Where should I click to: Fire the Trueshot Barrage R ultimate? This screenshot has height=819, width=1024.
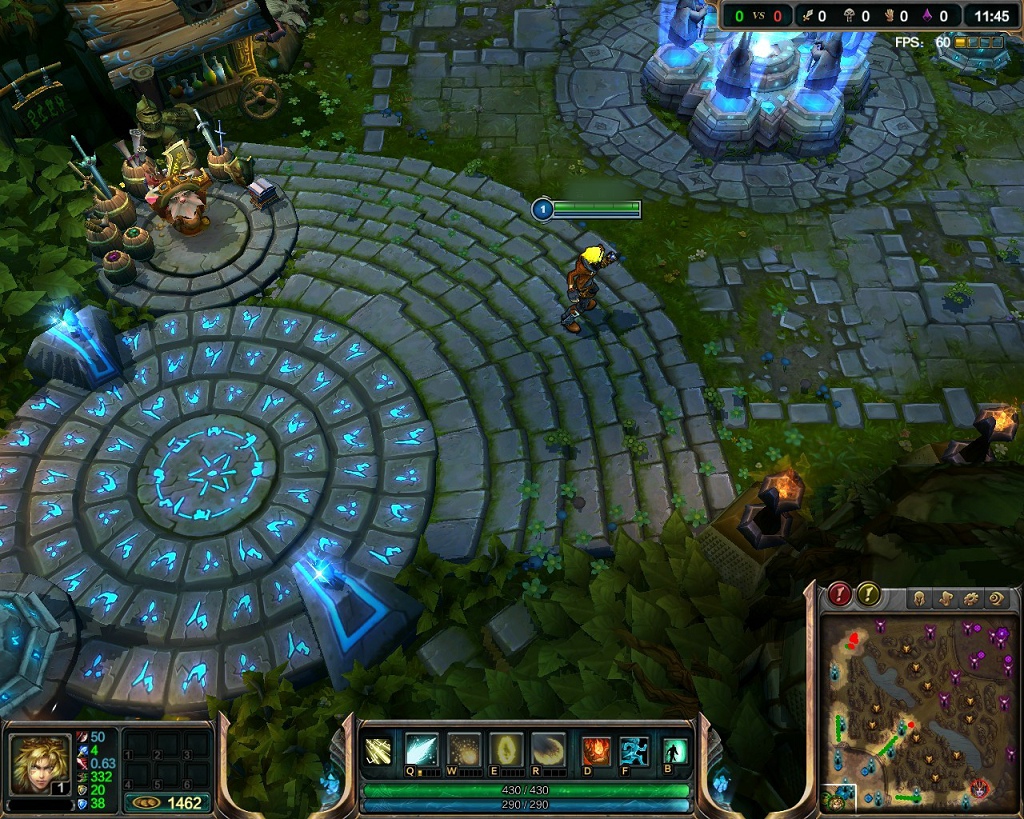[x=548, y=750]
